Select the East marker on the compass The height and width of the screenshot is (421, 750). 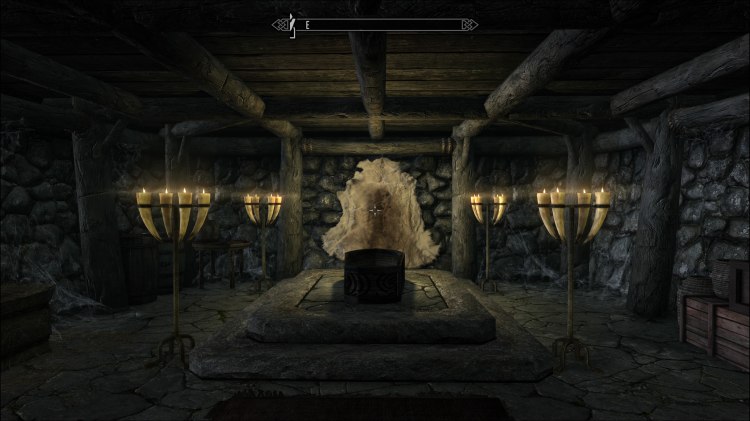pos(308,23)
